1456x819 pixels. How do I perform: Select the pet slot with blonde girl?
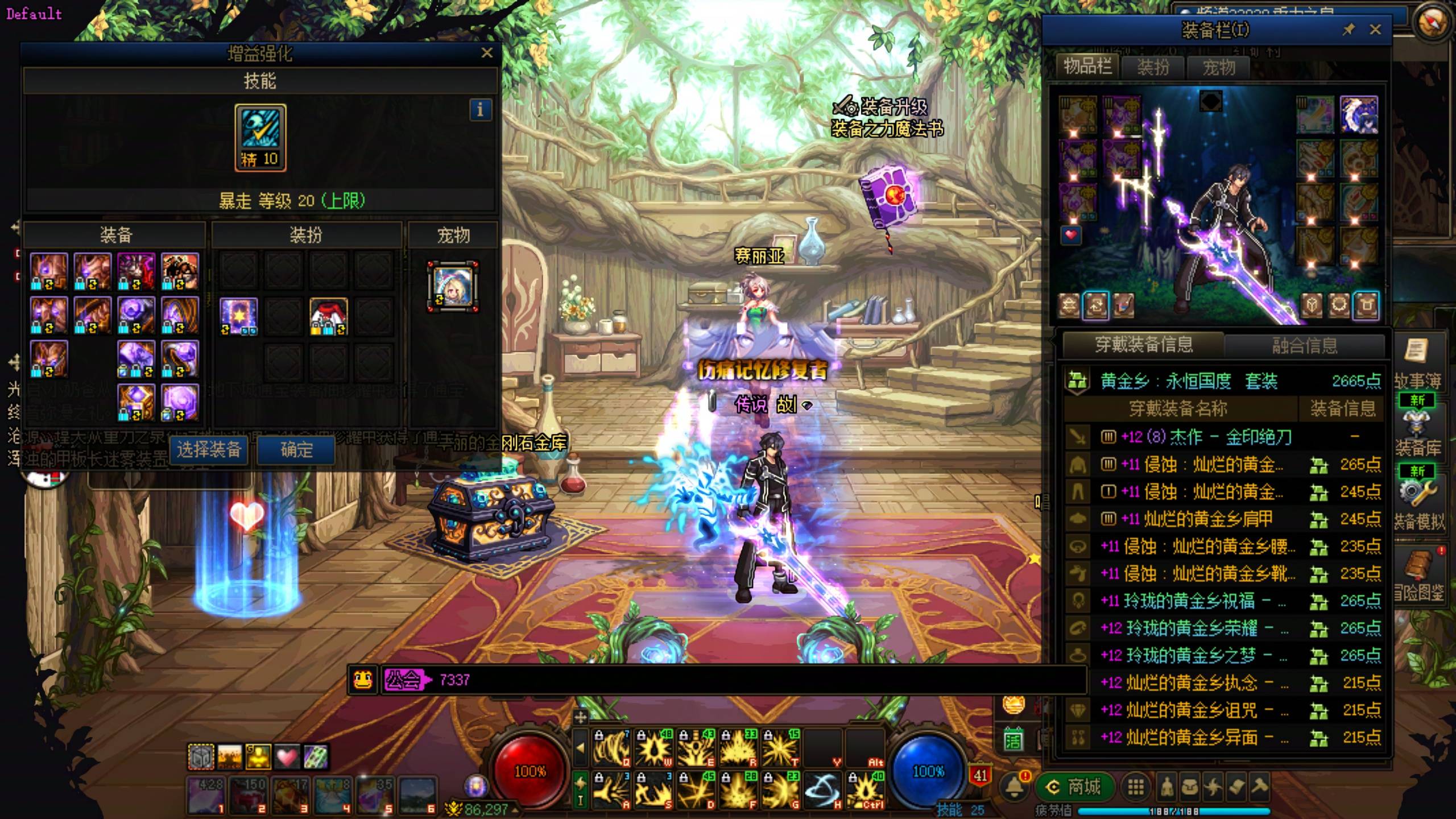tap(453, 287)
